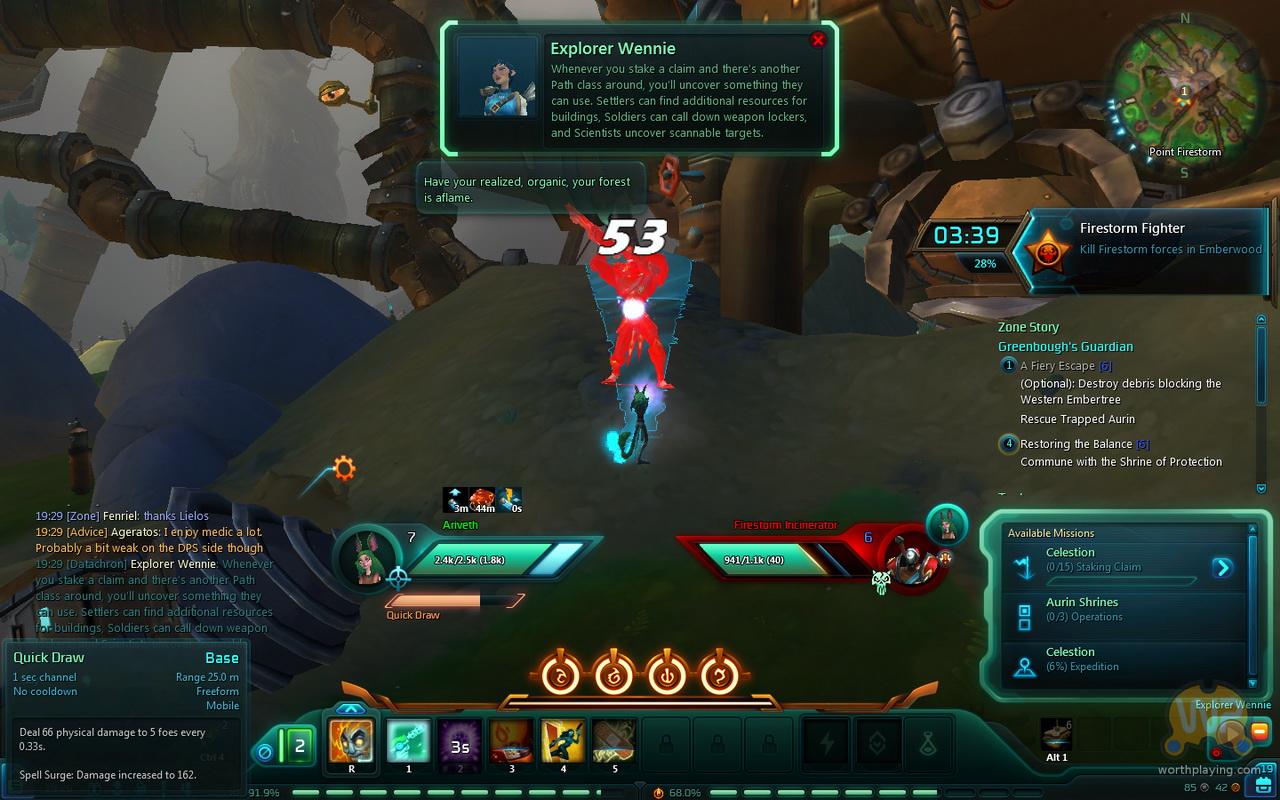Use the bandage ability in slot 5
This screenshot has height=800, width=1280.
tap(614, 742)
